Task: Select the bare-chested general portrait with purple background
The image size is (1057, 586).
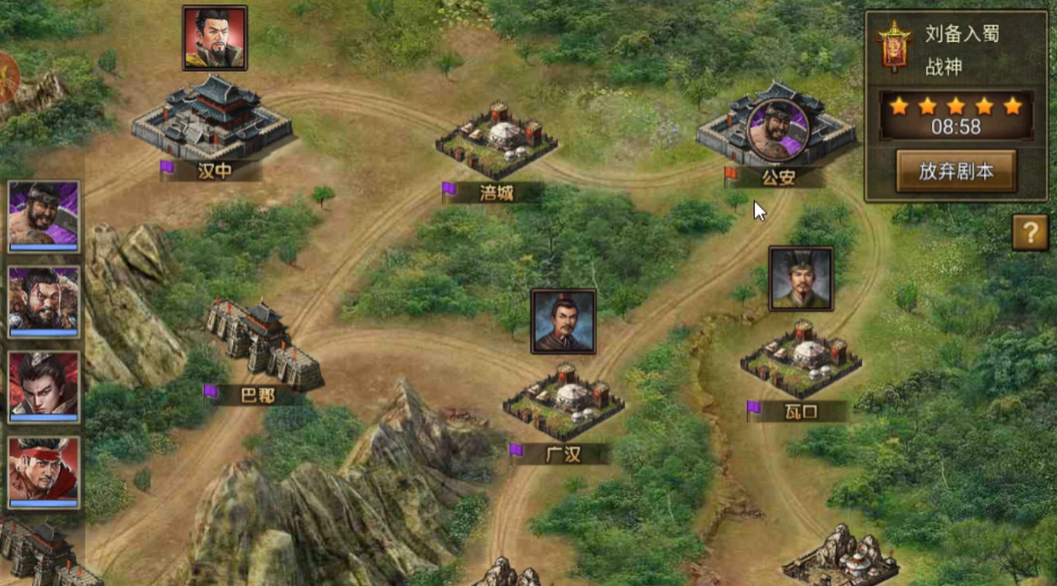Action: point(44,216)
